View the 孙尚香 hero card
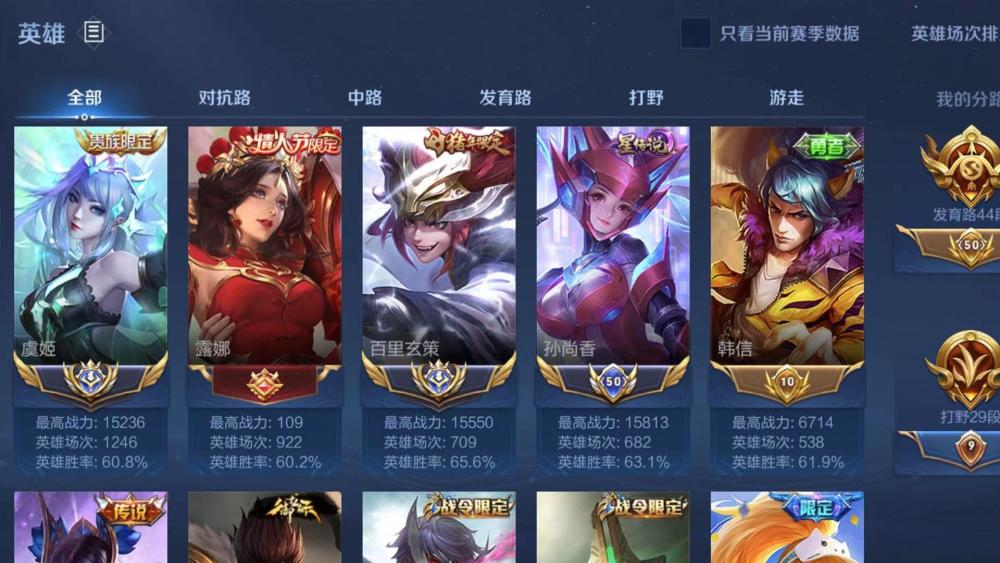This screenshot has width=1000, height=563. [612, 250]
